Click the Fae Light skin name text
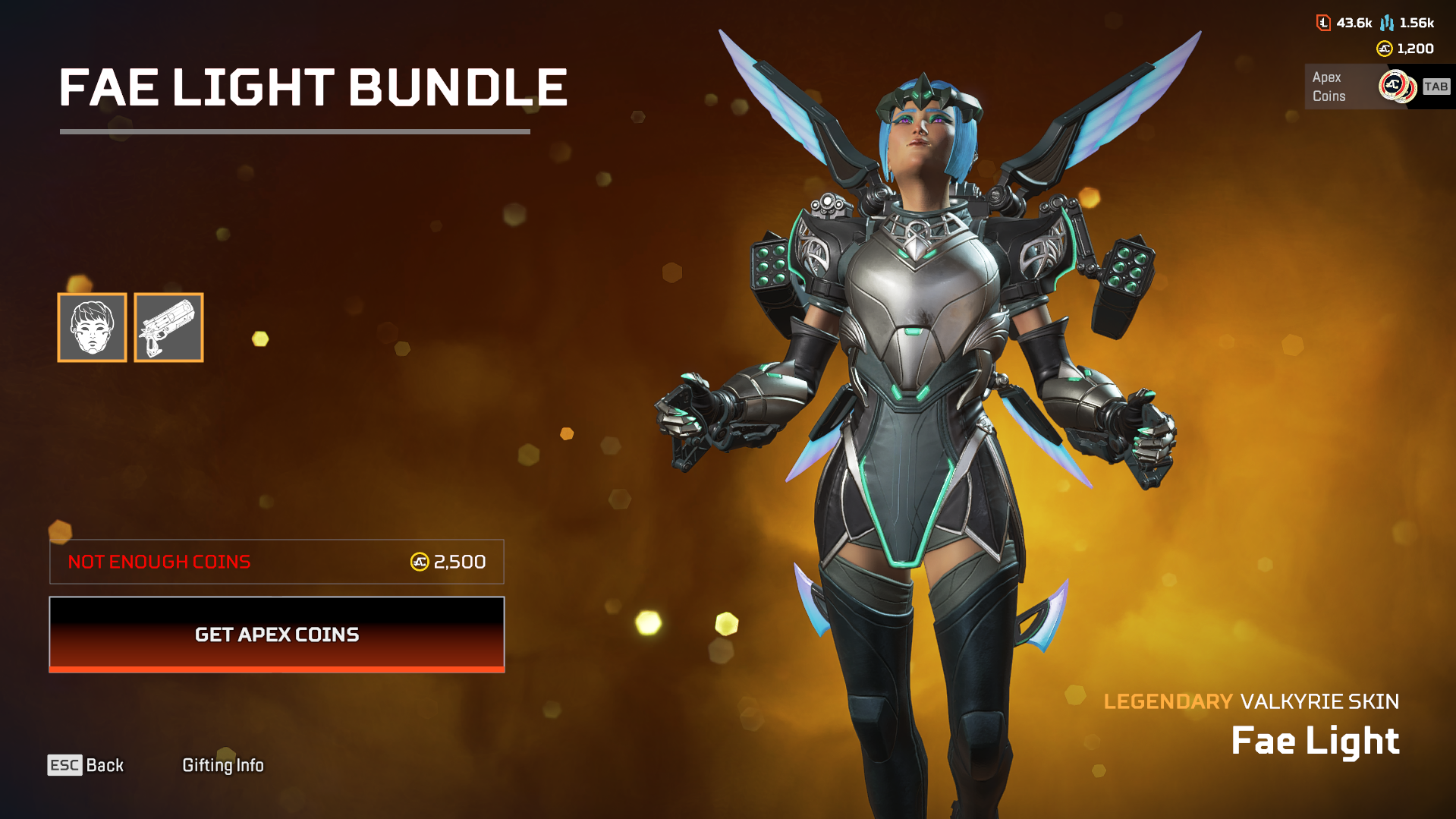This screenshot has width=1456, height=819. (x=1313, y=740)
